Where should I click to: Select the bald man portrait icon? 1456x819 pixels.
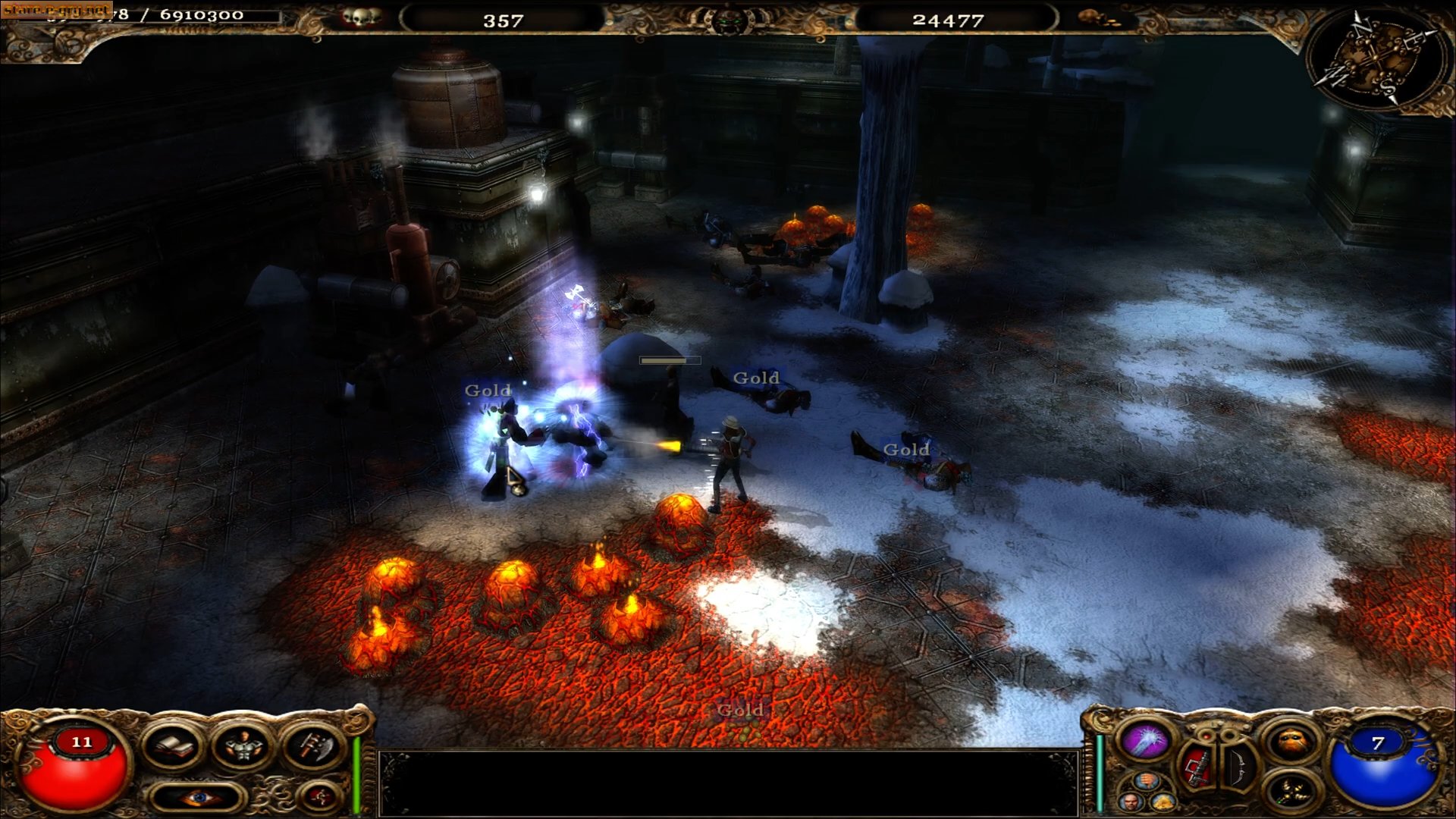1131,801
